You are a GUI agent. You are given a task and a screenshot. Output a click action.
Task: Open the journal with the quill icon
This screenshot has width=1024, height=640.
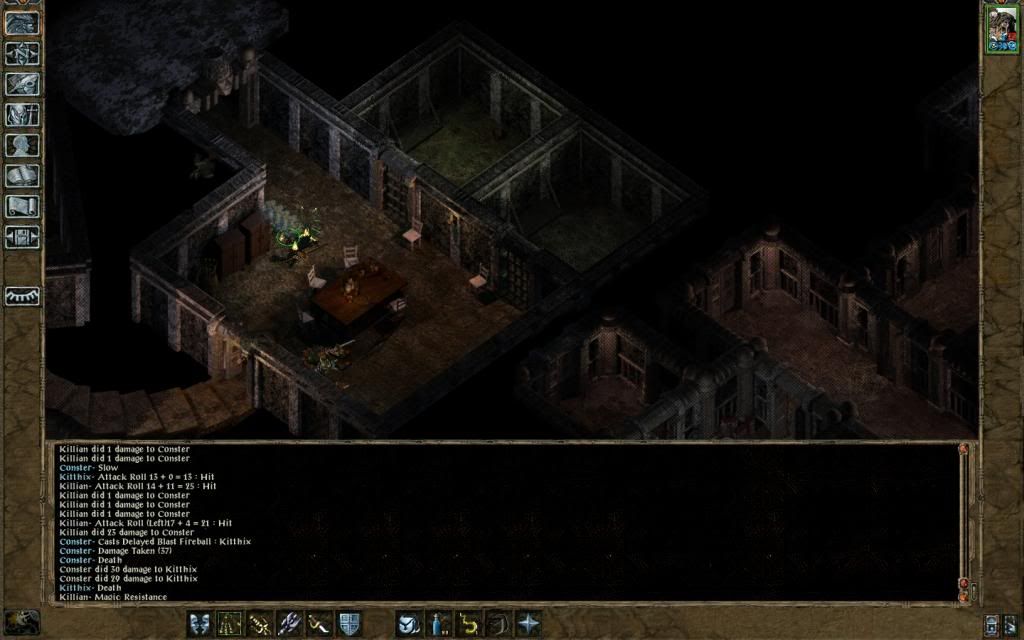coord(22,84)
